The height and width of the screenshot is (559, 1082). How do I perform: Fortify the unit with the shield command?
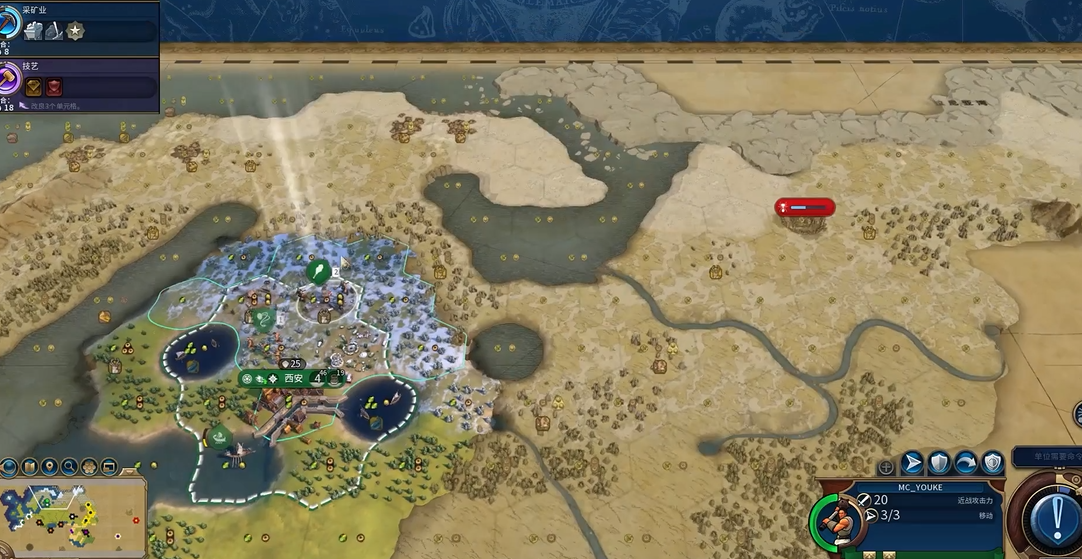click(x=939, y=463)
